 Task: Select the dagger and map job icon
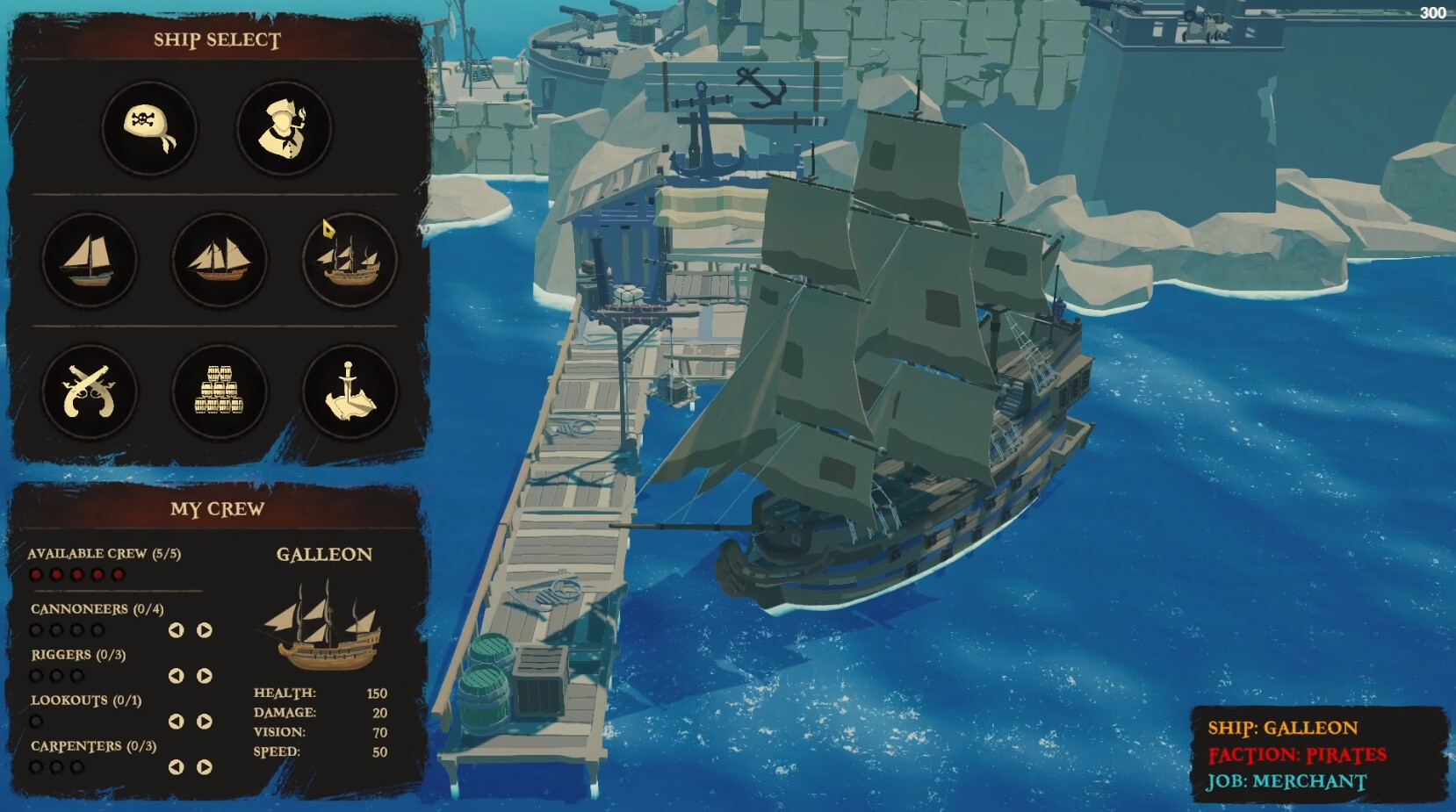pos(349,393)
